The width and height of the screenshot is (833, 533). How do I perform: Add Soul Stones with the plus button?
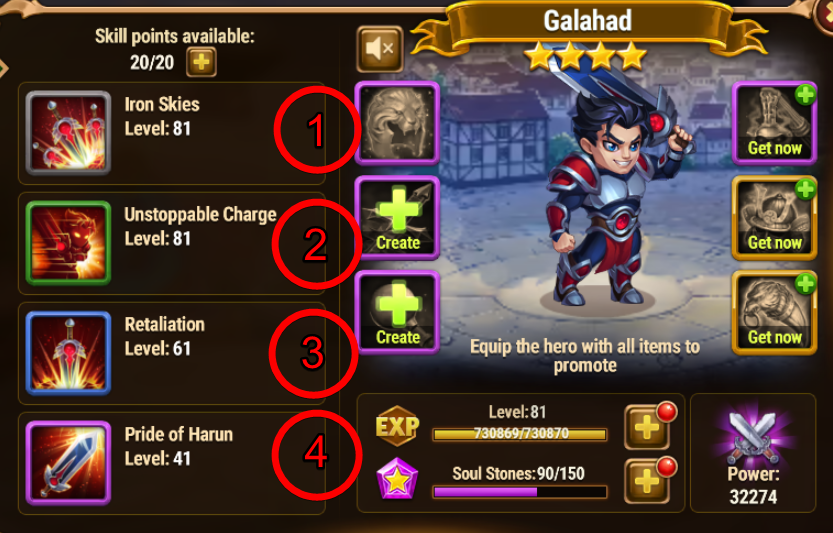[x=646, y=481]
